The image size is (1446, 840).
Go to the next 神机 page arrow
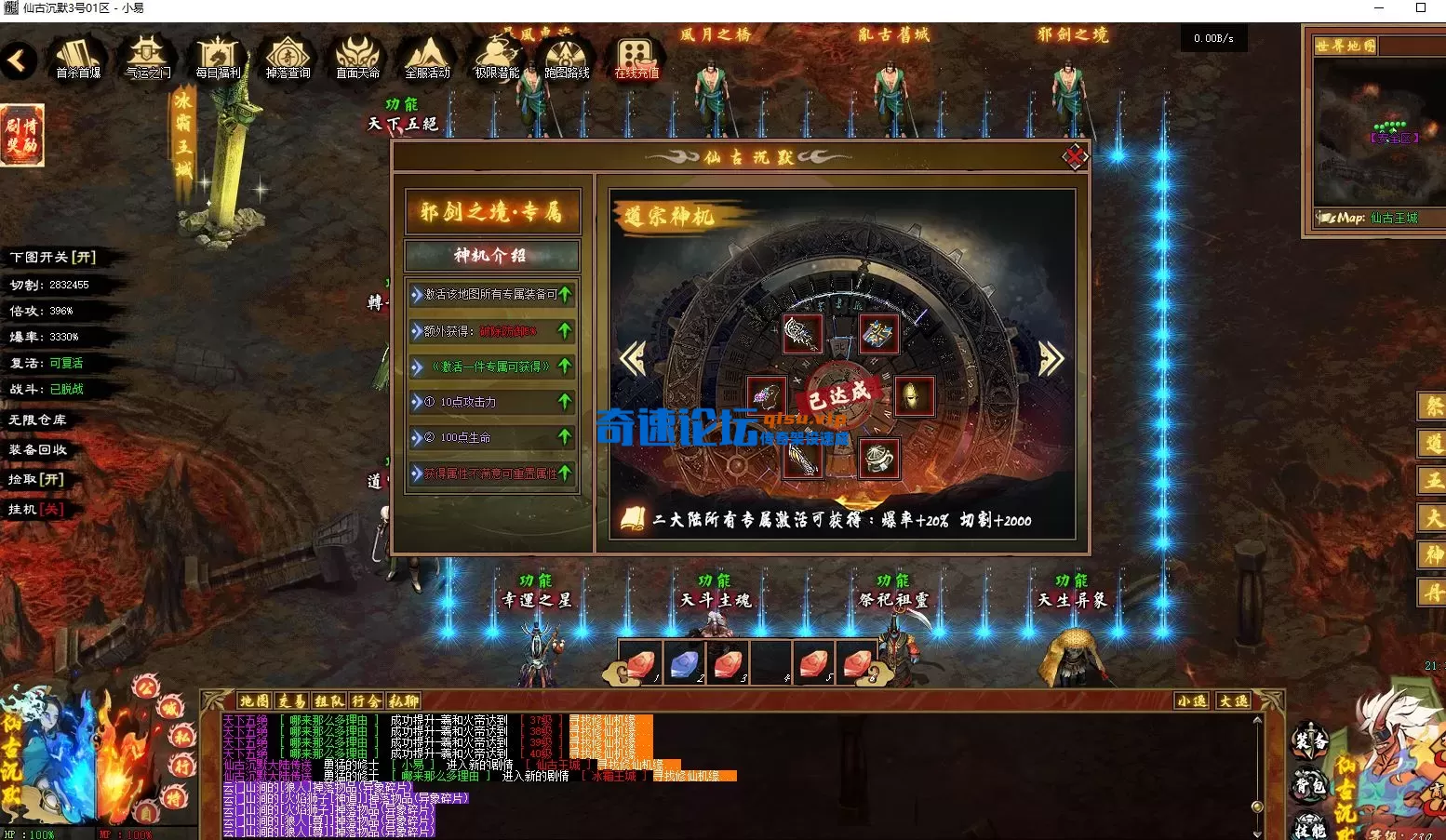(x=1051, y=359)
